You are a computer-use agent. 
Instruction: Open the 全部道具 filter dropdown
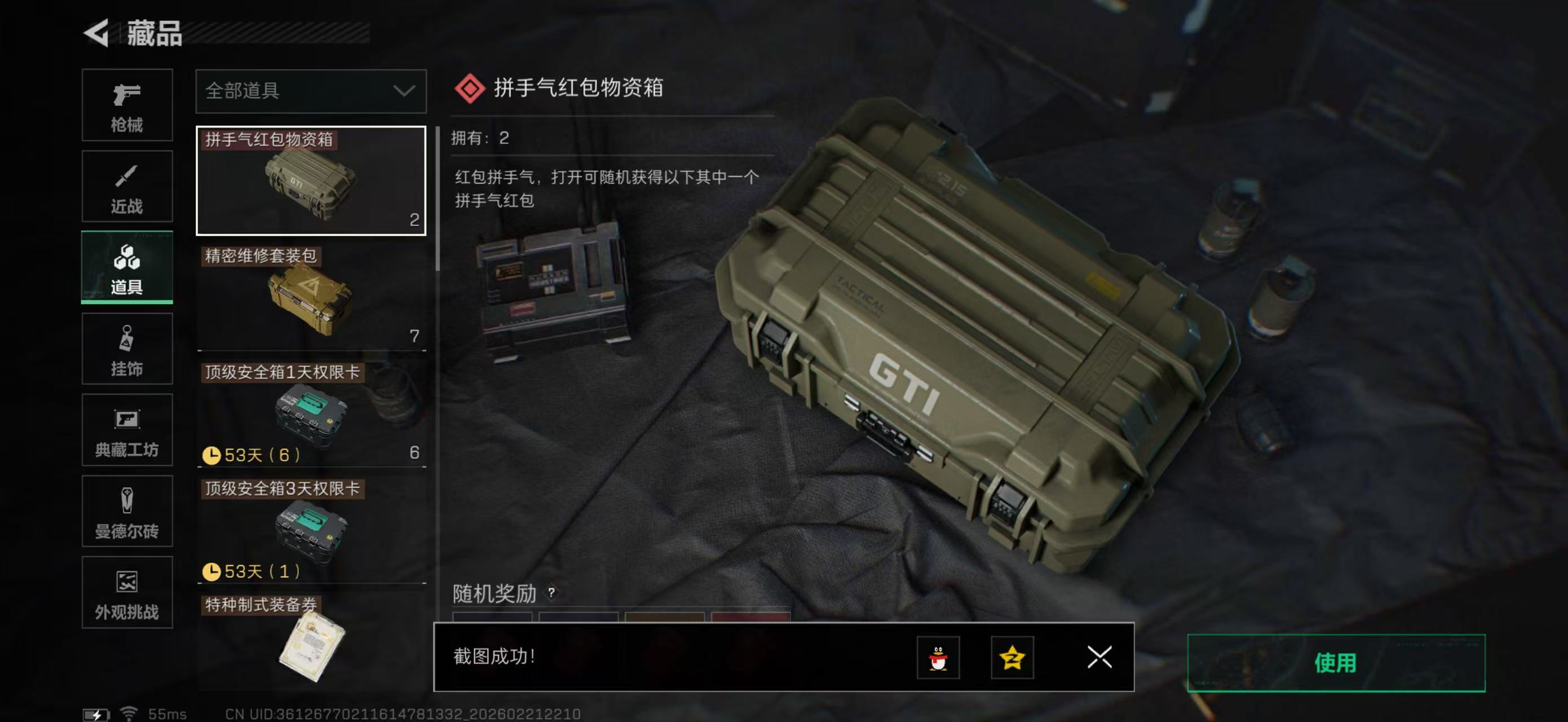pyautogui.click(x=311, y=91)
